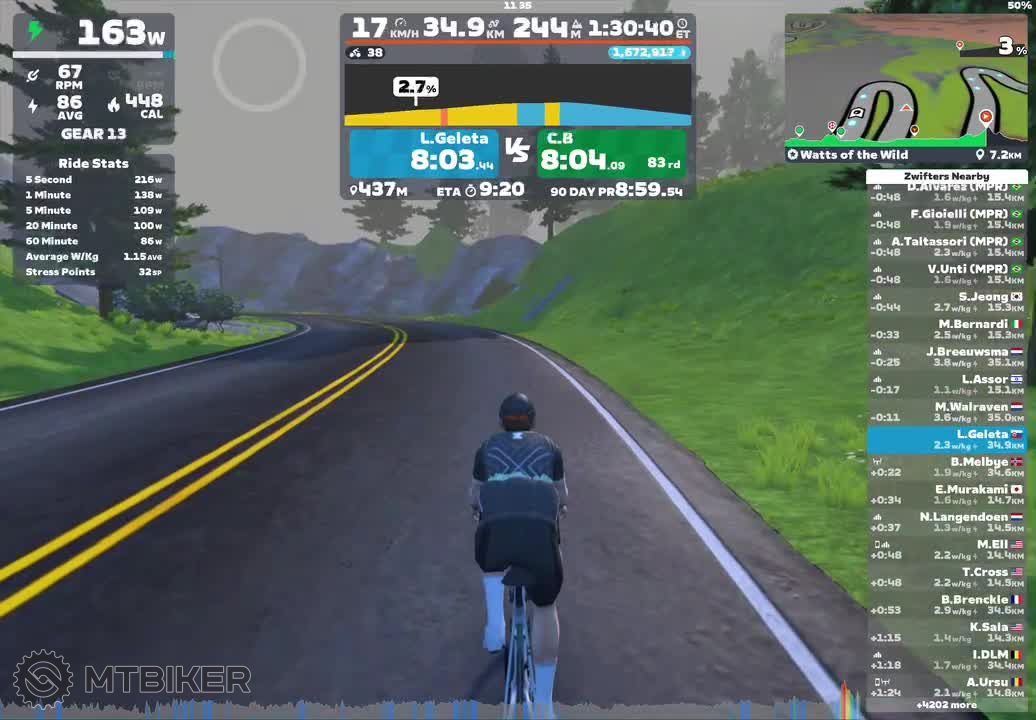Image resolution: width=1036 pixels, height=720 pixels.
Task: Click B.Brenckle in the nearby riders list
Action: tap(946, 604)
